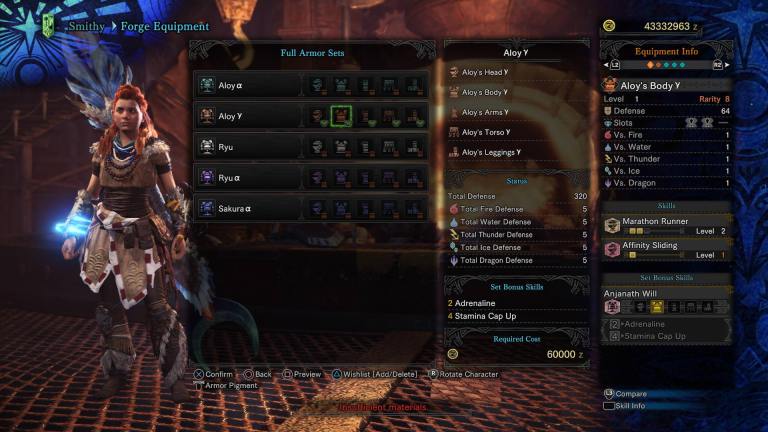
Task: Open the Marathon Runner skill entry
Action: coord(667,225)
